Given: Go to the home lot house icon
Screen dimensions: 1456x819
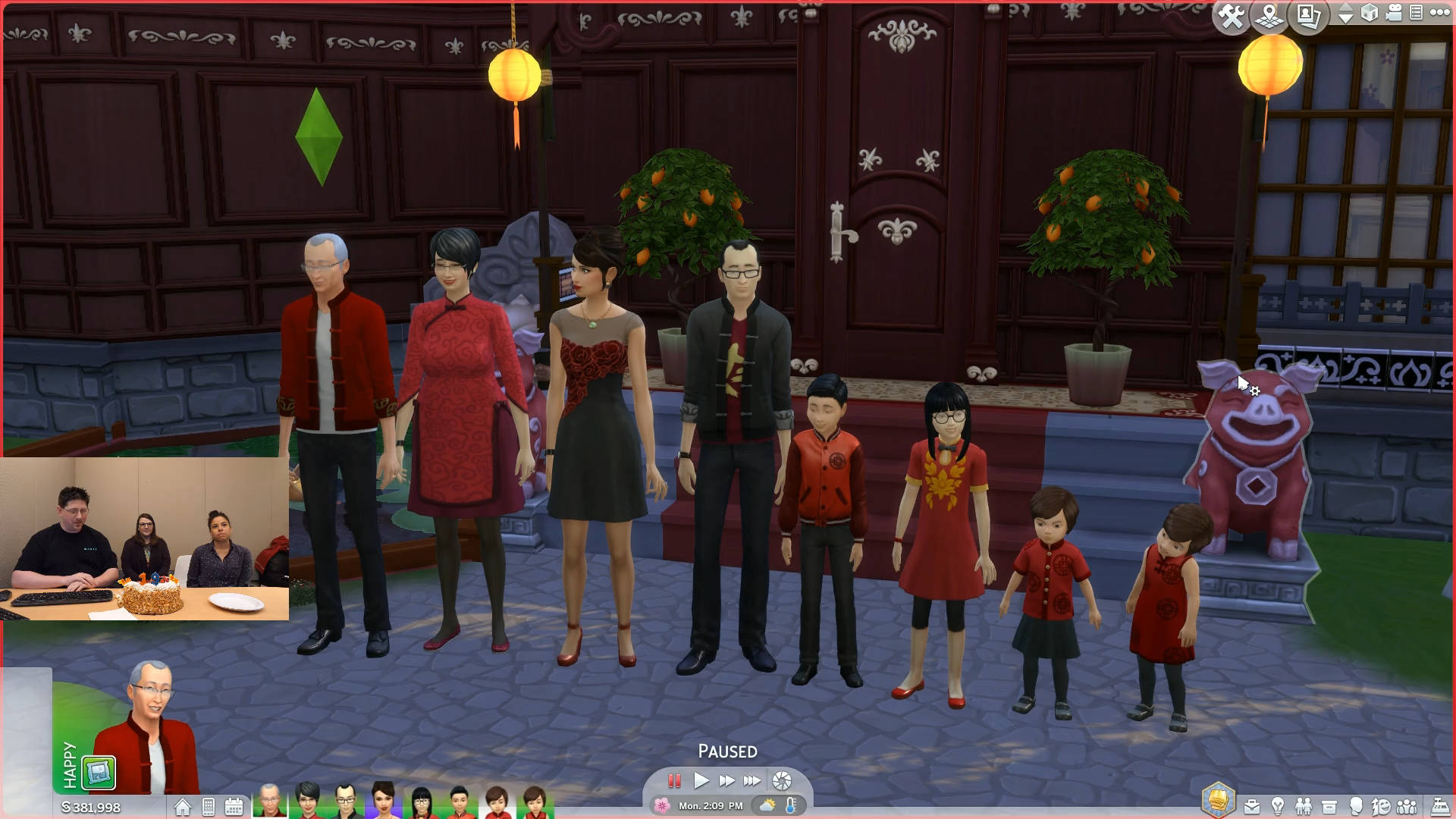Looking at the screenshot, I should click(x=183, y=807).
